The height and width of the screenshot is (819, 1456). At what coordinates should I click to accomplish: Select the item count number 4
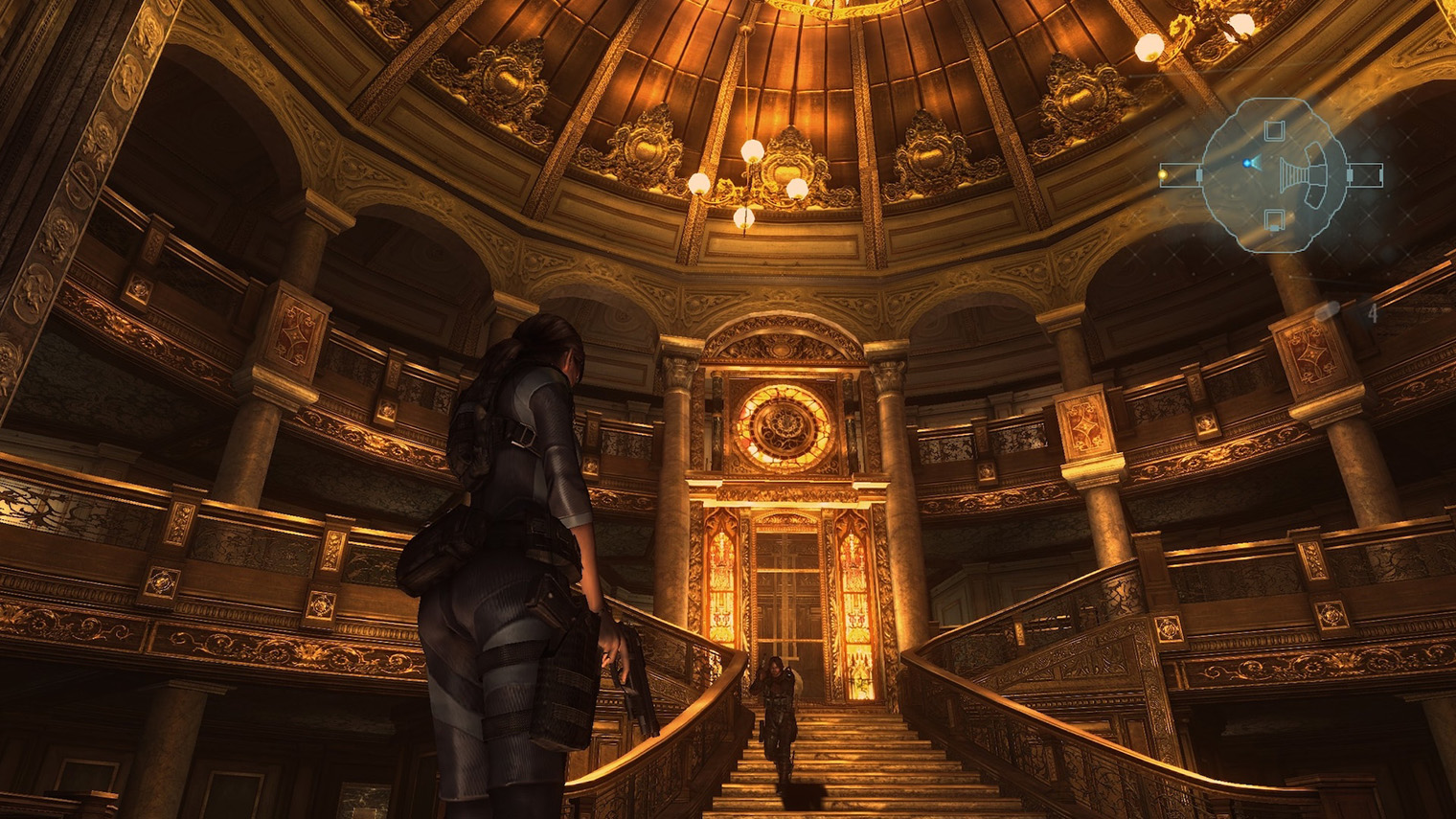pos(1374,312)
